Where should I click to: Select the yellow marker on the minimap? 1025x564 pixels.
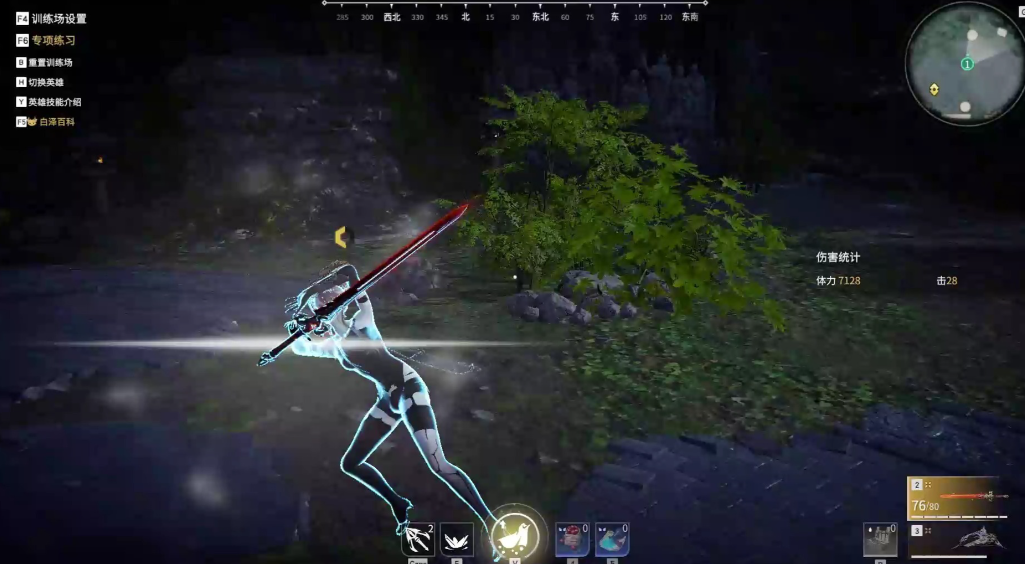pos(934,89)
